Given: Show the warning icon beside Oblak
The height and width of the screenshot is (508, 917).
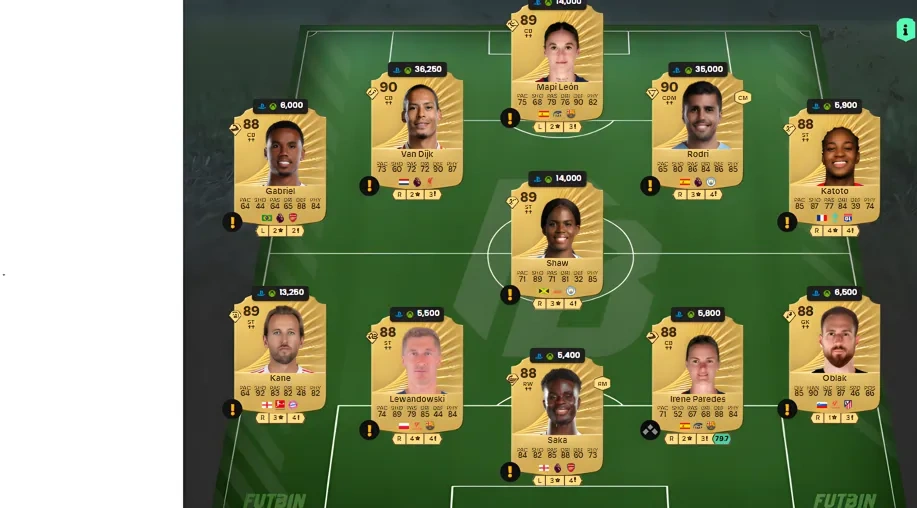Looking at the screenshot, I should point(787,409).
